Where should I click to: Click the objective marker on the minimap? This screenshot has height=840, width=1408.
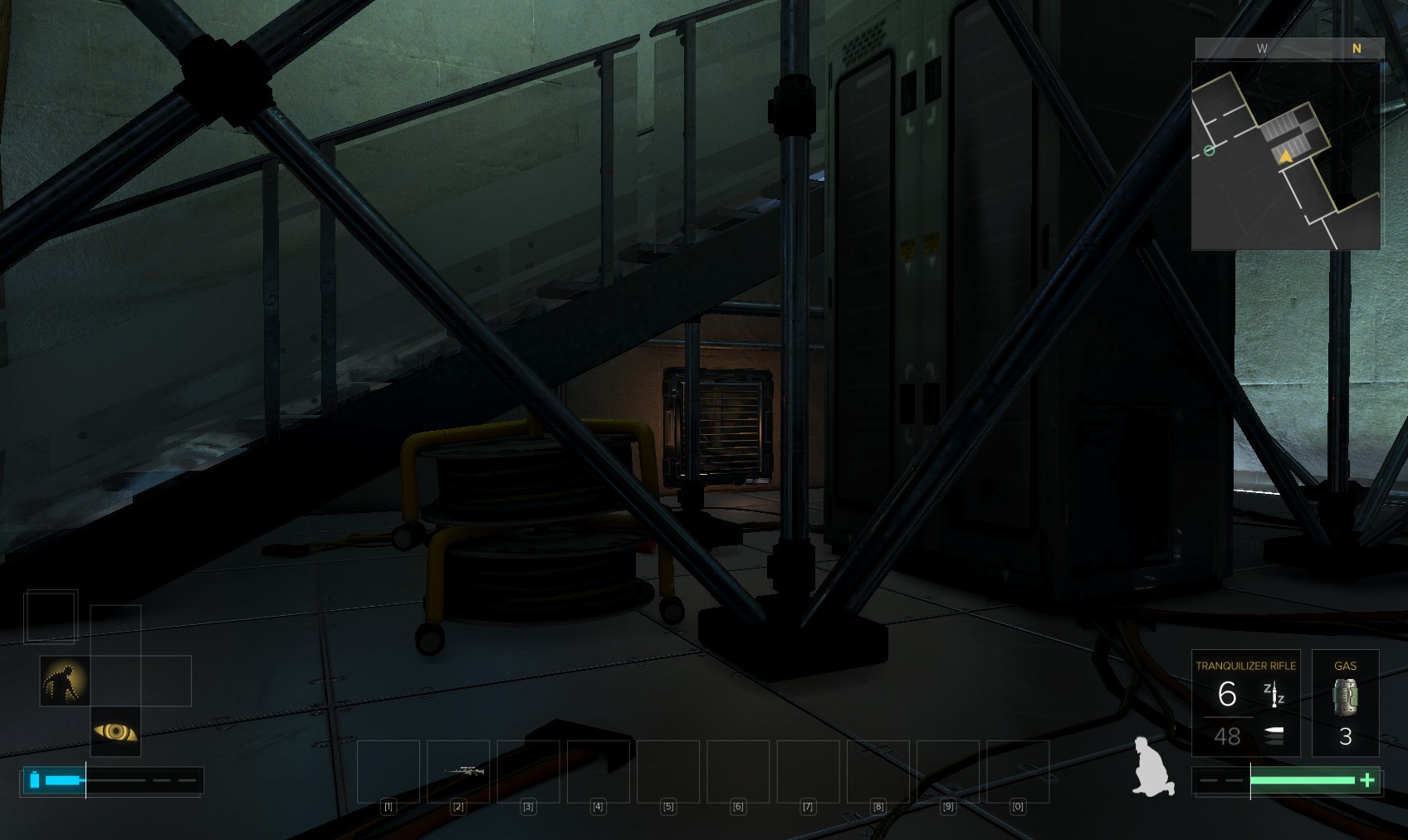tap(1209, 150)
